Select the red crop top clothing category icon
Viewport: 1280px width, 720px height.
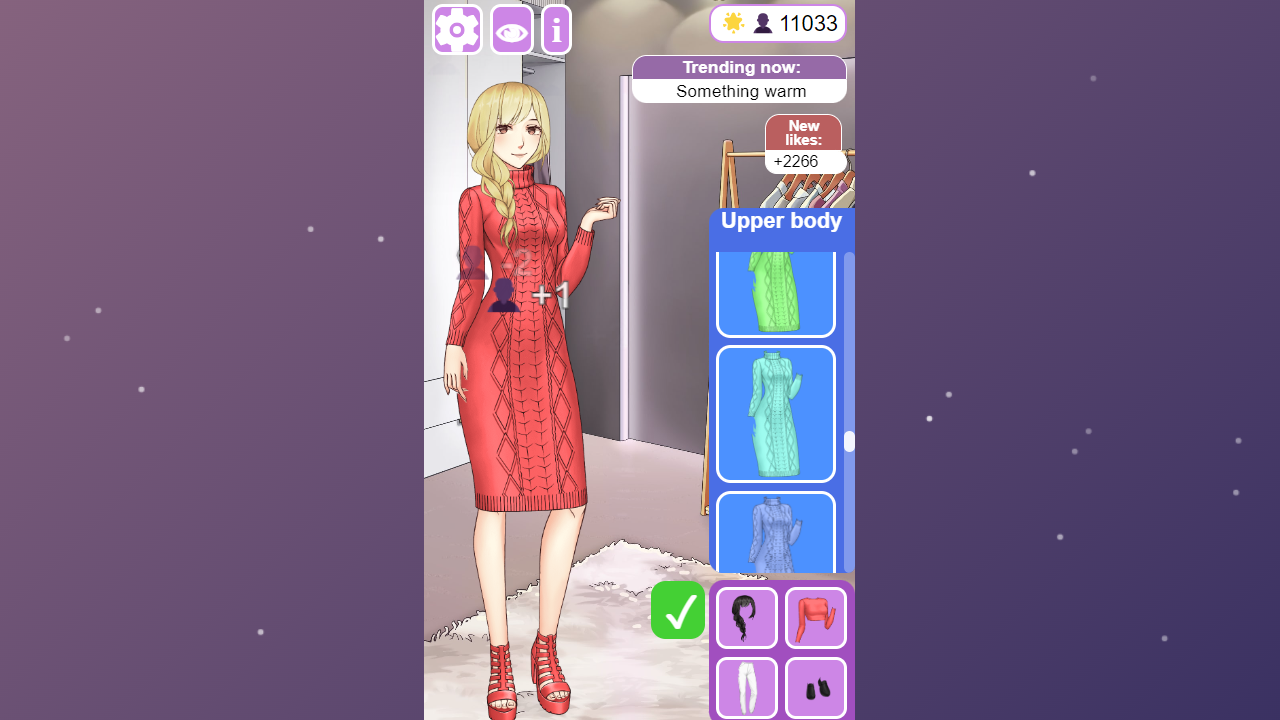point(815,617)
